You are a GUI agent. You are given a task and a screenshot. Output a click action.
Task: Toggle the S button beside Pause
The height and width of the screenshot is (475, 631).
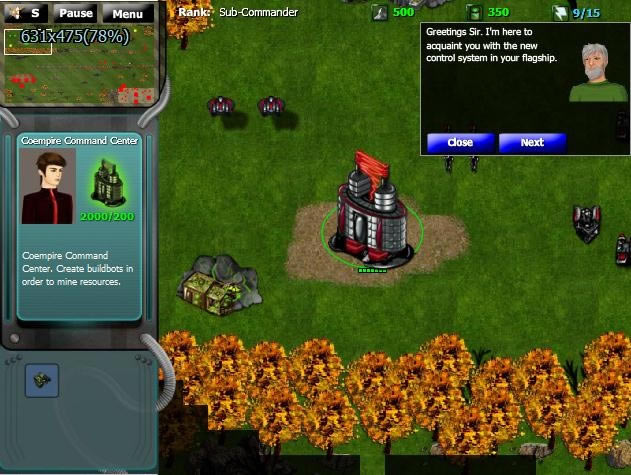click(34, 14)
